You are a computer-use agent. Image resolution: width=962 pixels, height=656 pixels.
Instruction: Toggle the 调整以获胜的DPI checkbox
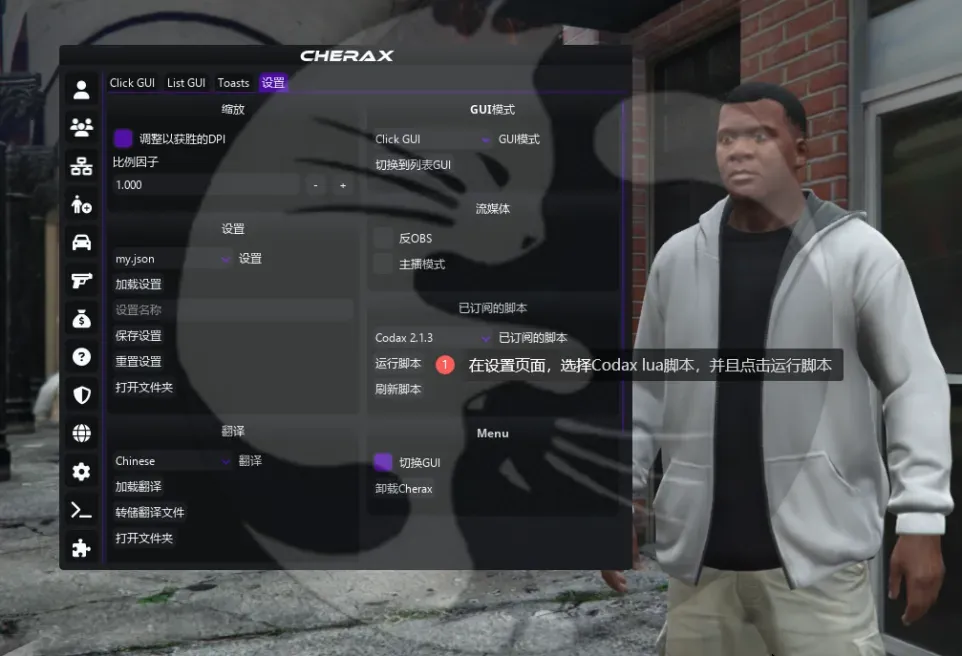pos(124,138)
